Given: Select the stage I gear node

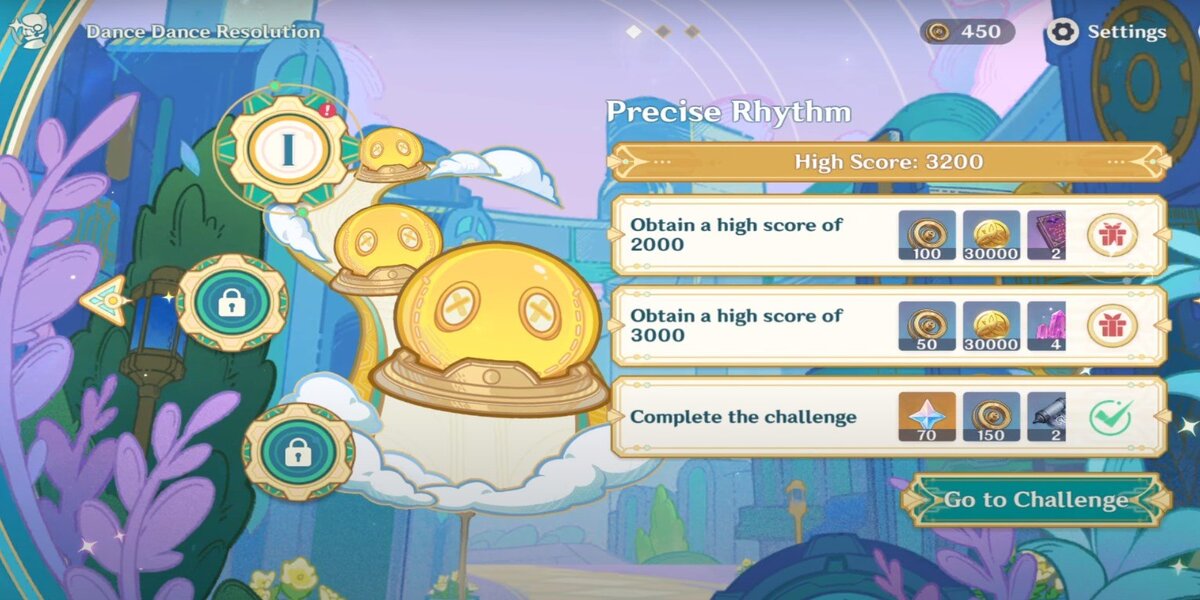Looking at the screenshot, I should pos(287,149).
